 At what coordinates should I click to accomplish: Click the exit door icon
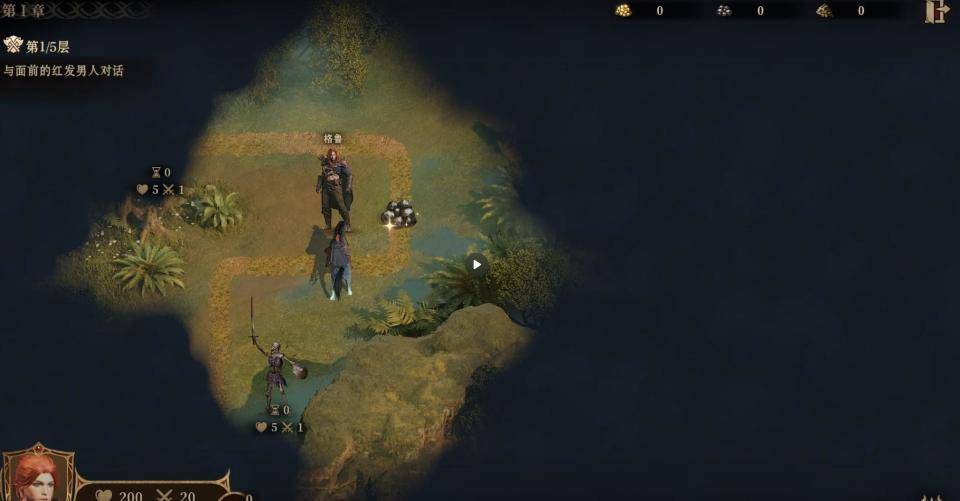pos(936,11)
